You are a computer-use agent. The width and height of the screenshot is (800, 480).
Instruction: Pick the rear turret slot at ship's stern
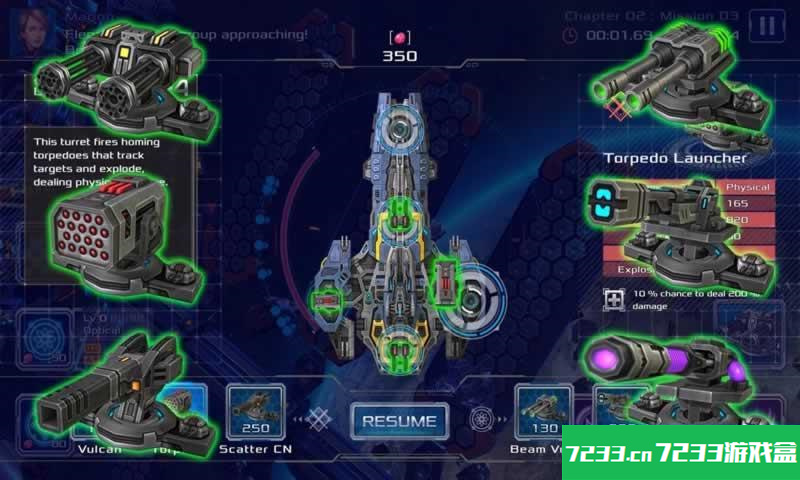(x=399, y=349)
